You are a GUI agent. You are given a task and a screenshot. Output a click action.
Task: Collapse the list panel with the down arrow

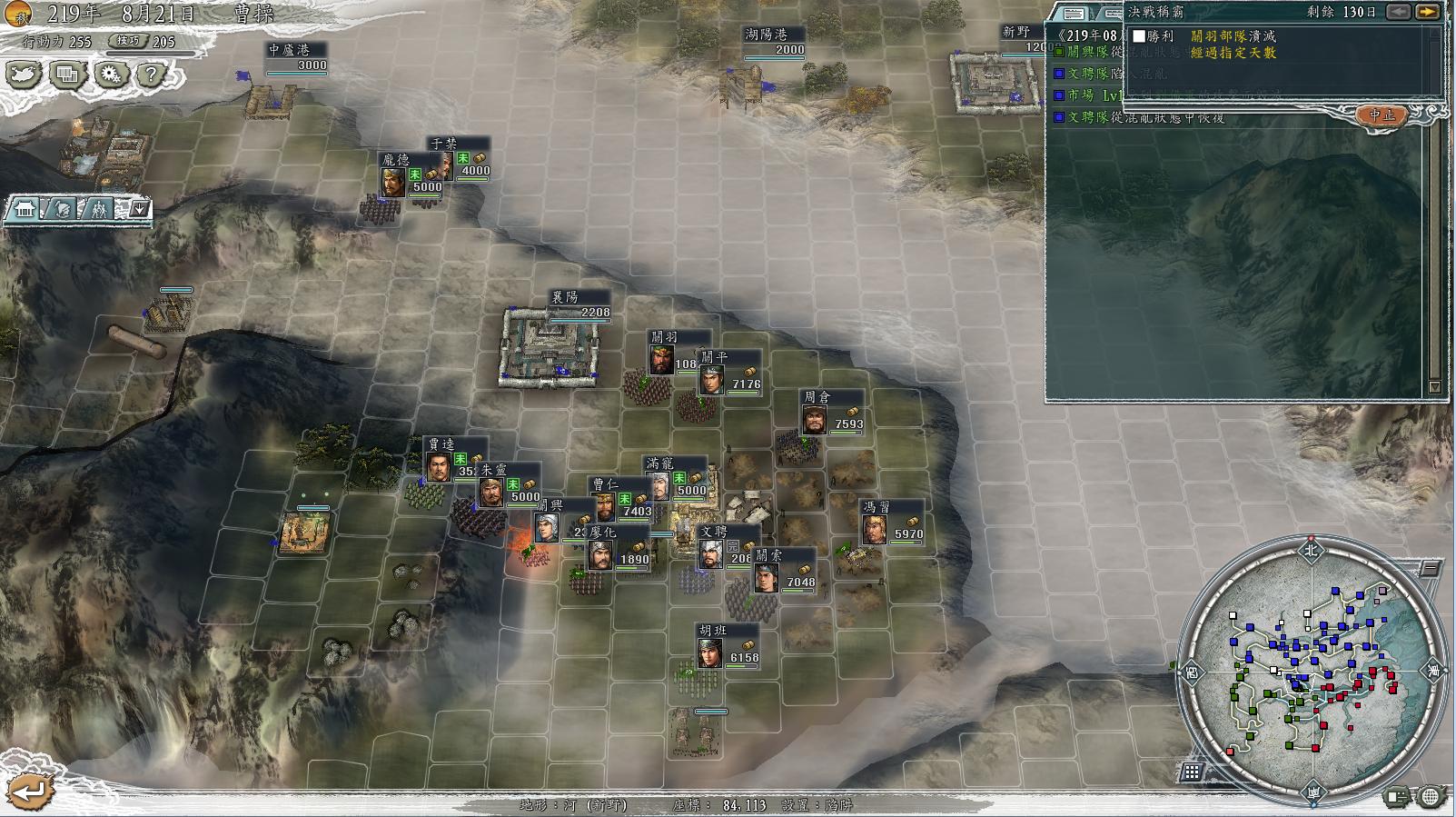point(138,210)
